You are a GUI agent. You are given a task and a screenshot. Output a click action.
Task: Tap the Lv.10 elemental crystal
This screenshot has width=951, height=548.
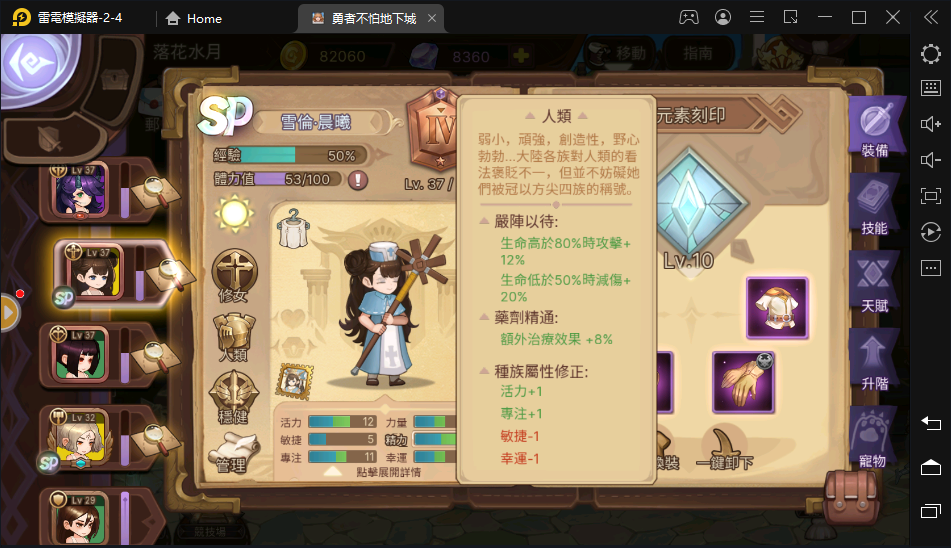click(x=688, y=212)
